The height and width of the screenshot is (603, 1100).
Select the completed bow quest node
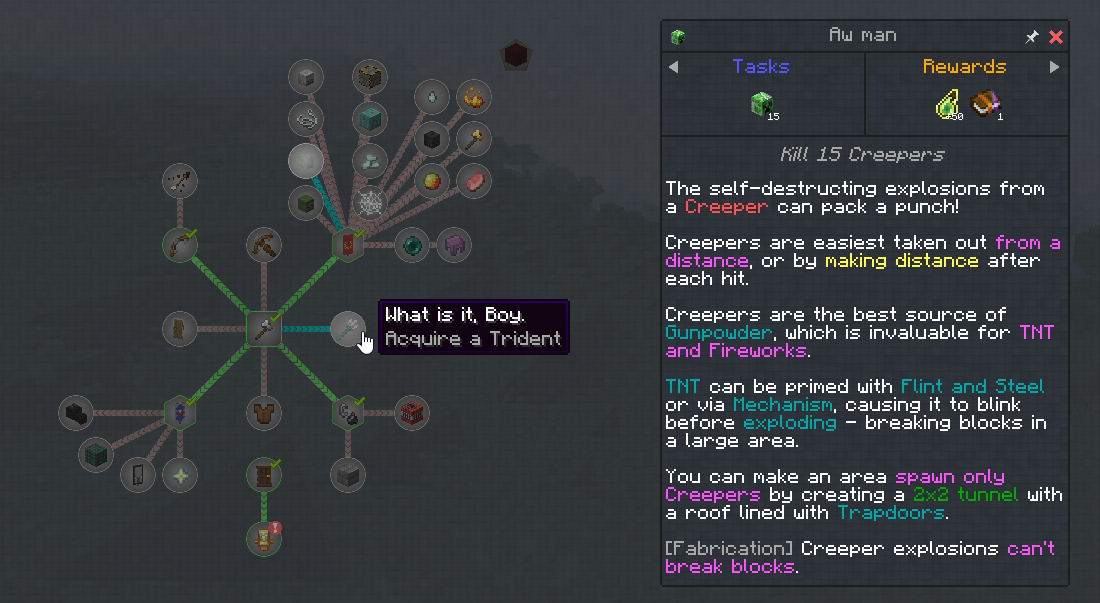coord(180,244)
